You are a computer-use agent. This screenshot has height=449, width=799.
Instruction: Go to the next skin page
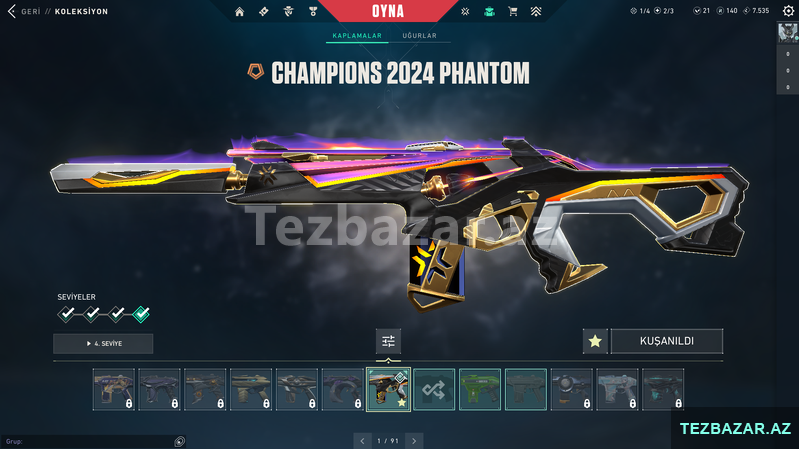click(x=414, y=440)
